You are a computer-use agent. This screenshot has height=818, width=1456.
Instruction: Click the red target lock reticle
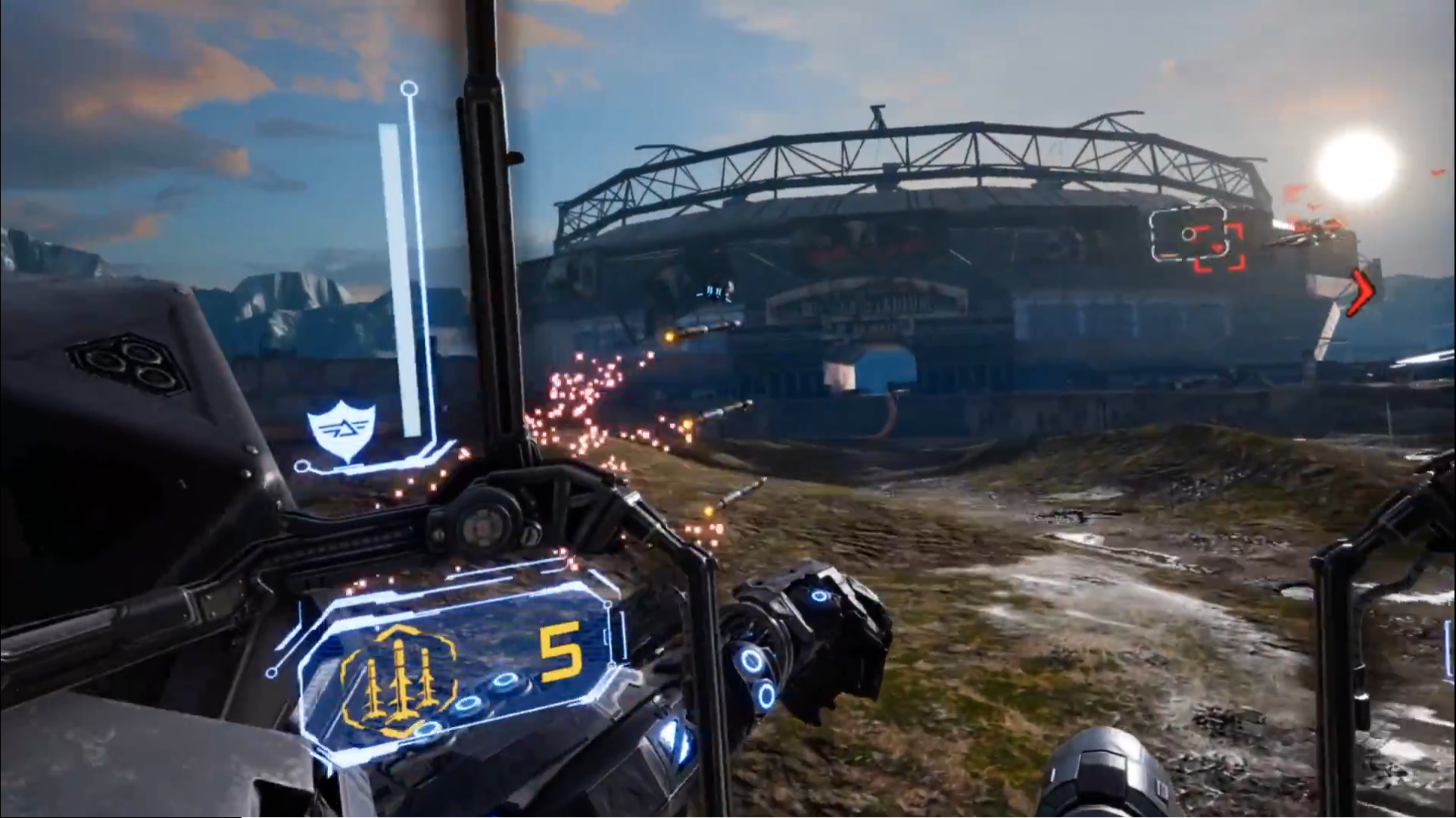(x=1218, y=247)
